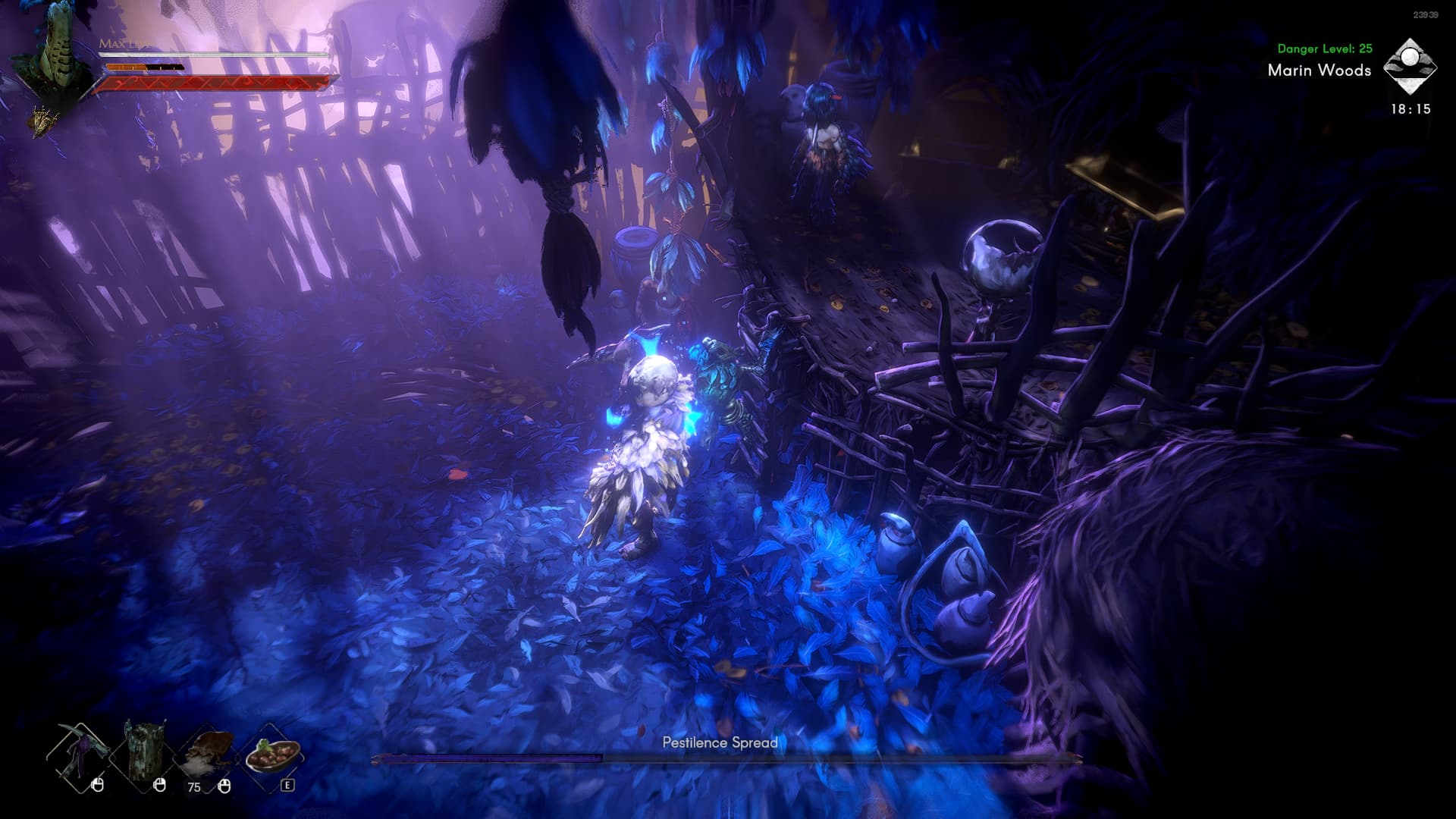
Task: Select the pickaxe weapon slot
Action: 79,755
